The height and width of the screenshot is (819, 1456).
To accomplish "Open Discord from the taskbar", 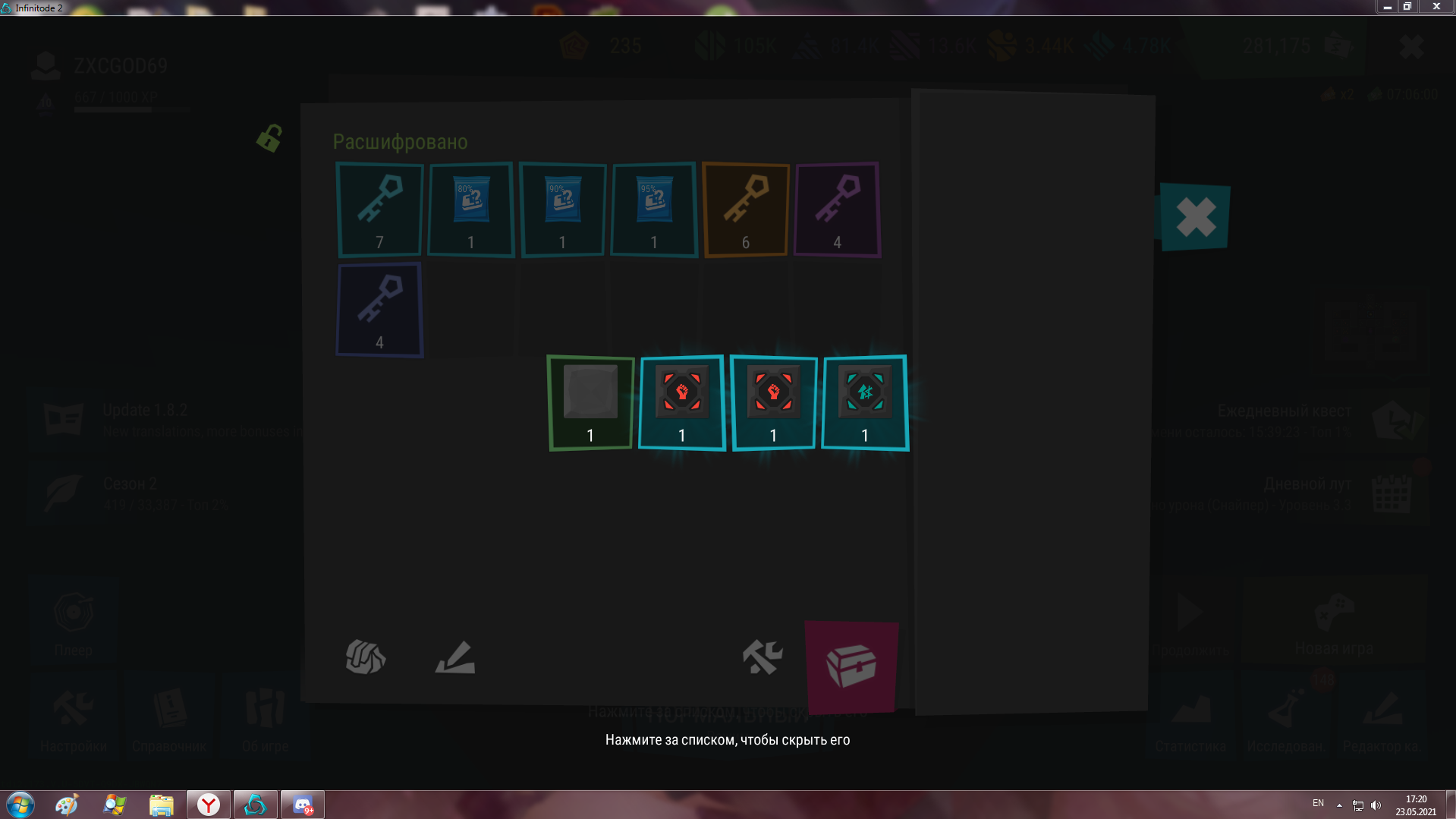I will [x=303, y=805].
